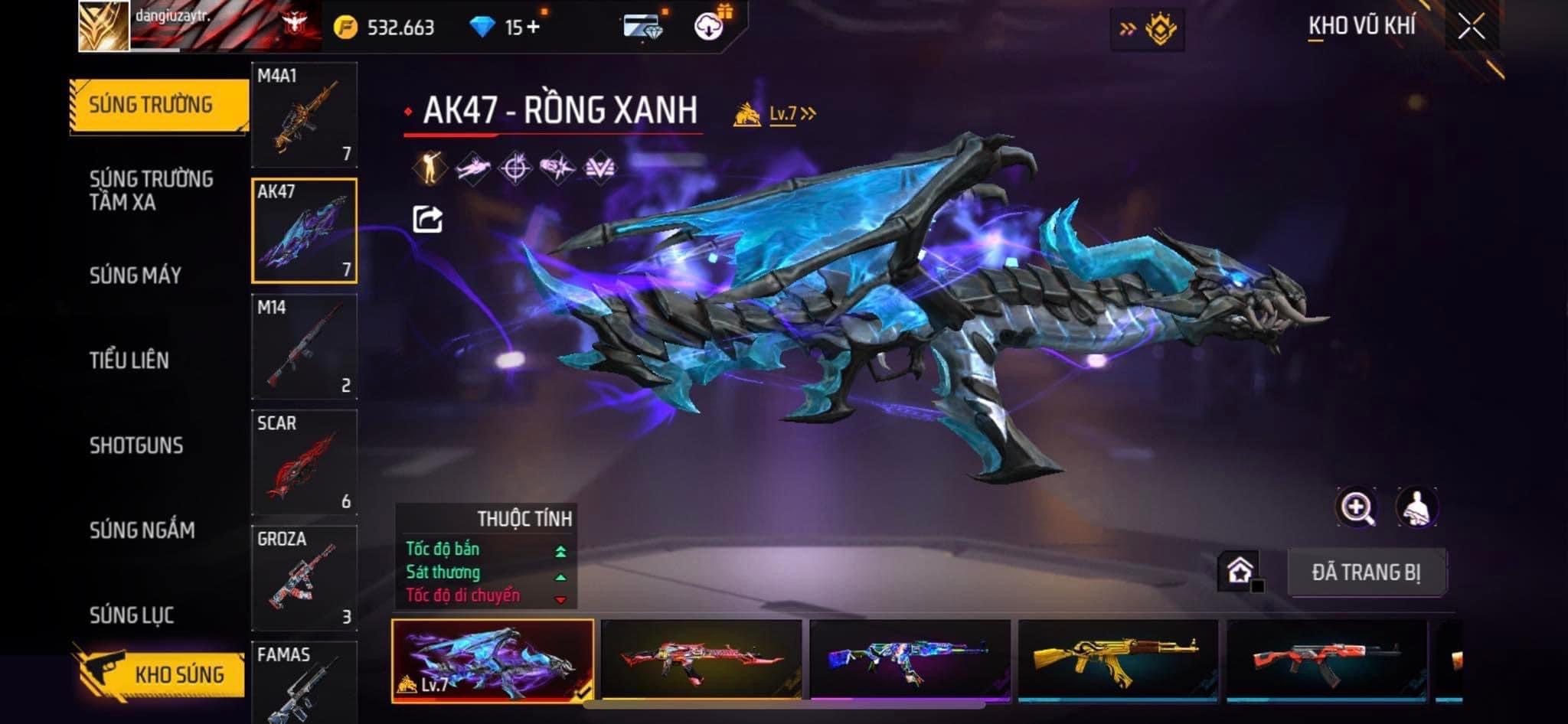Click the Đã Trang Bị button
Screen dimensions: 1568x724
click(1366, 572)
